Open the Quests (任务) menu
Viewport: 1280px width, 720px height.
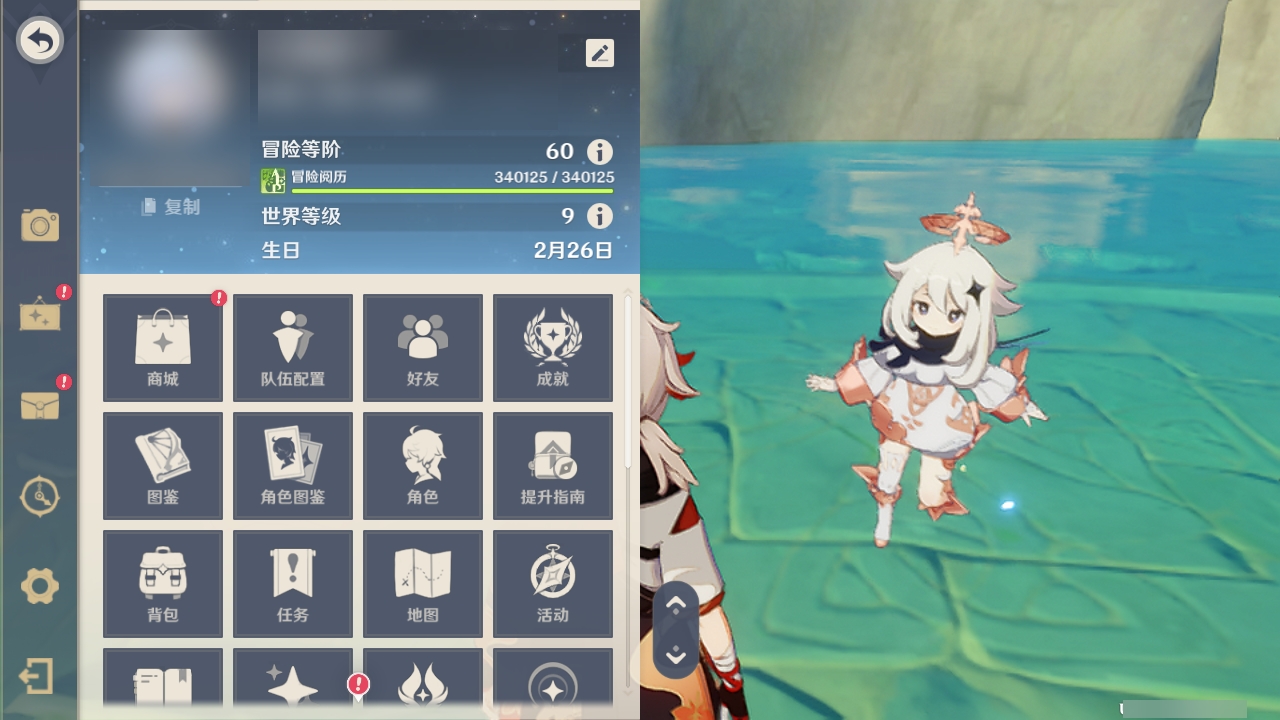292,583
